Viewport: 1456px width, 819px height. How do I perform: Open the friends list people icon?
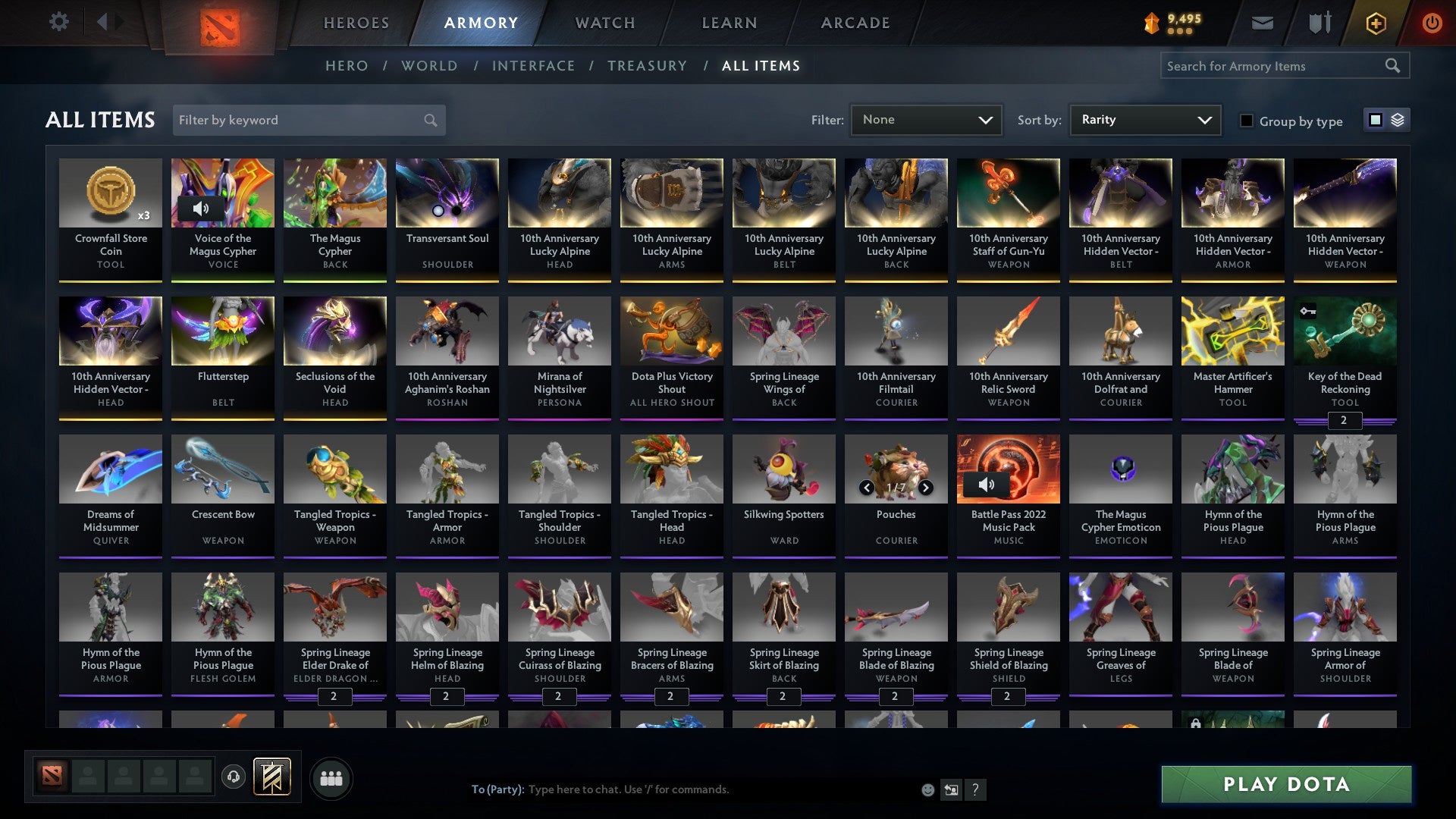tap(330, 777)
